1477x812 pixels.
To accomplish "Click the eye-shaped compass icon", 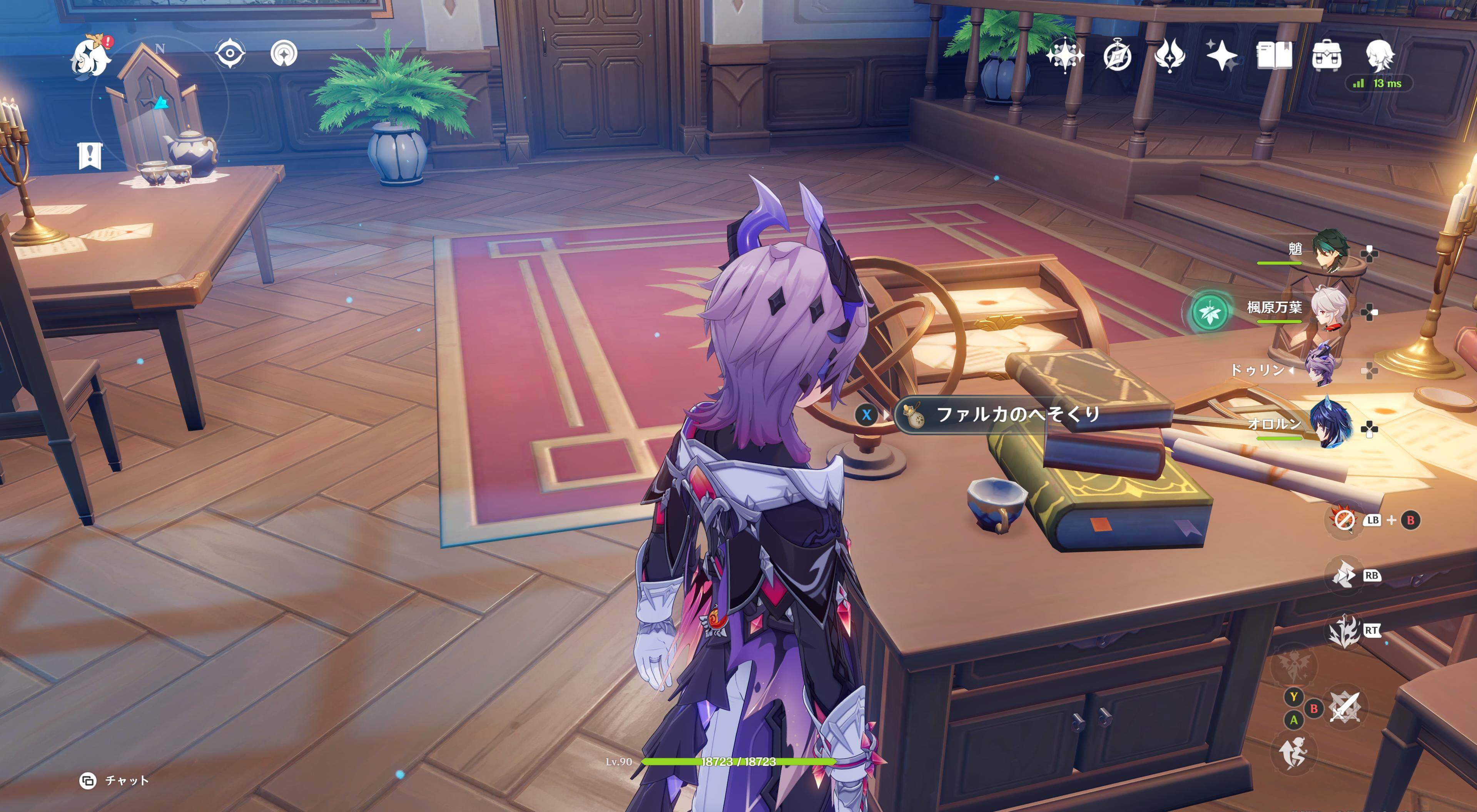I will point(230,54).
